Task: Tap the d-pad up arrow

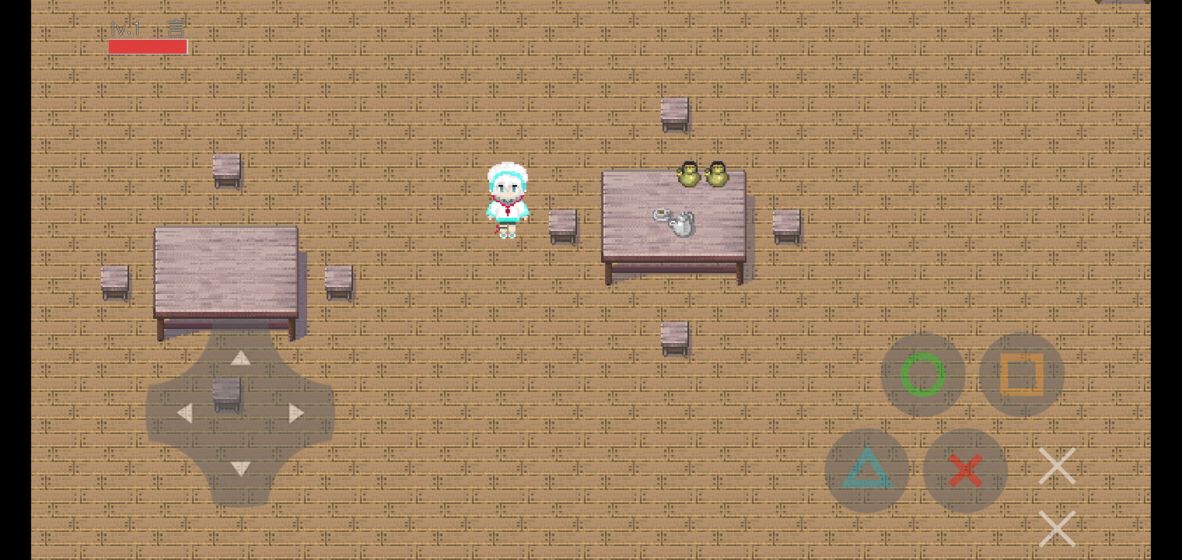Action: (241, 359)
